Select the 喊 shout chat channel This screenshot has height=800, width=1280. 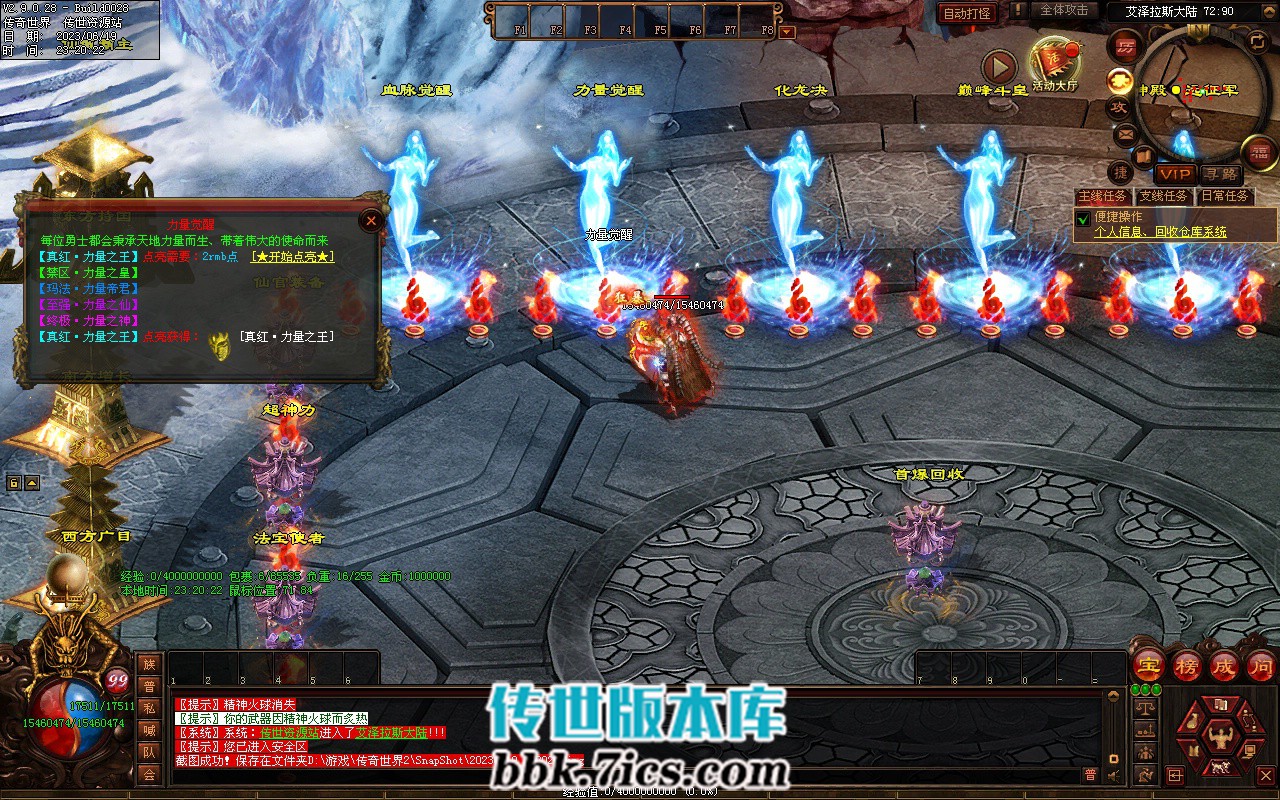pyautogui.click(x=149, y=730)
